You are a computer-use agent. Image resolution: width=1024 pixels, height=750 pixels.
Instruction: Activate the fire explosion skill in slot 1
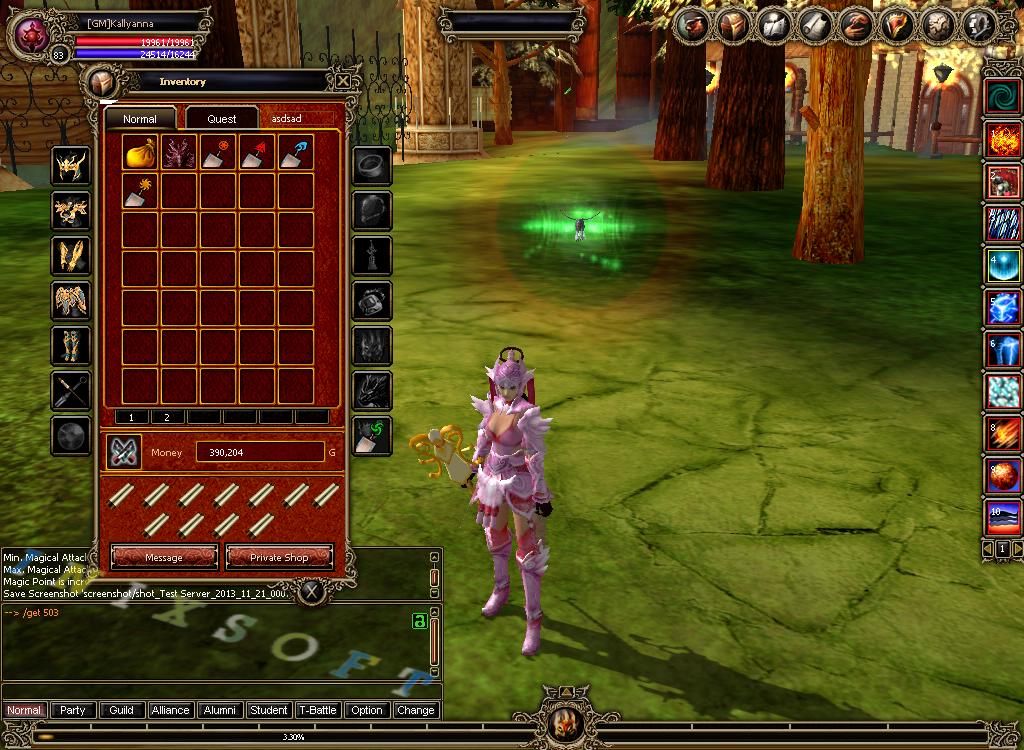click(x=1003, y=140)
